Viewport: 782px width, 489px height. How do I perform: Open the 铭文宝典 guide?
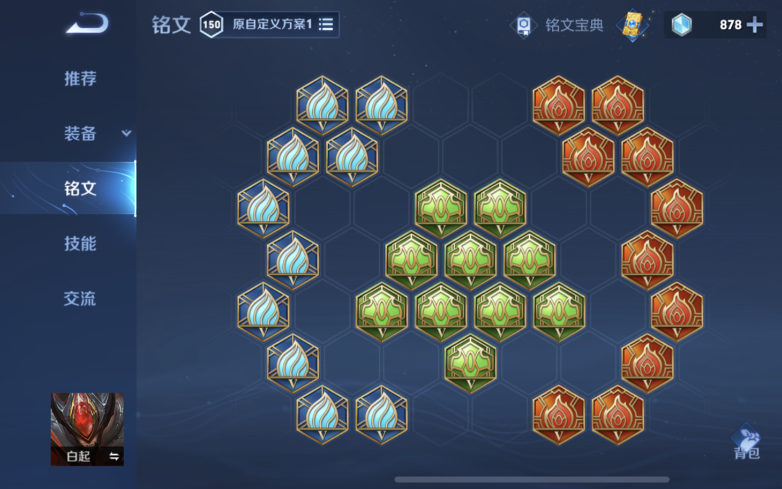pyautogui.click(x=560, y=24)
